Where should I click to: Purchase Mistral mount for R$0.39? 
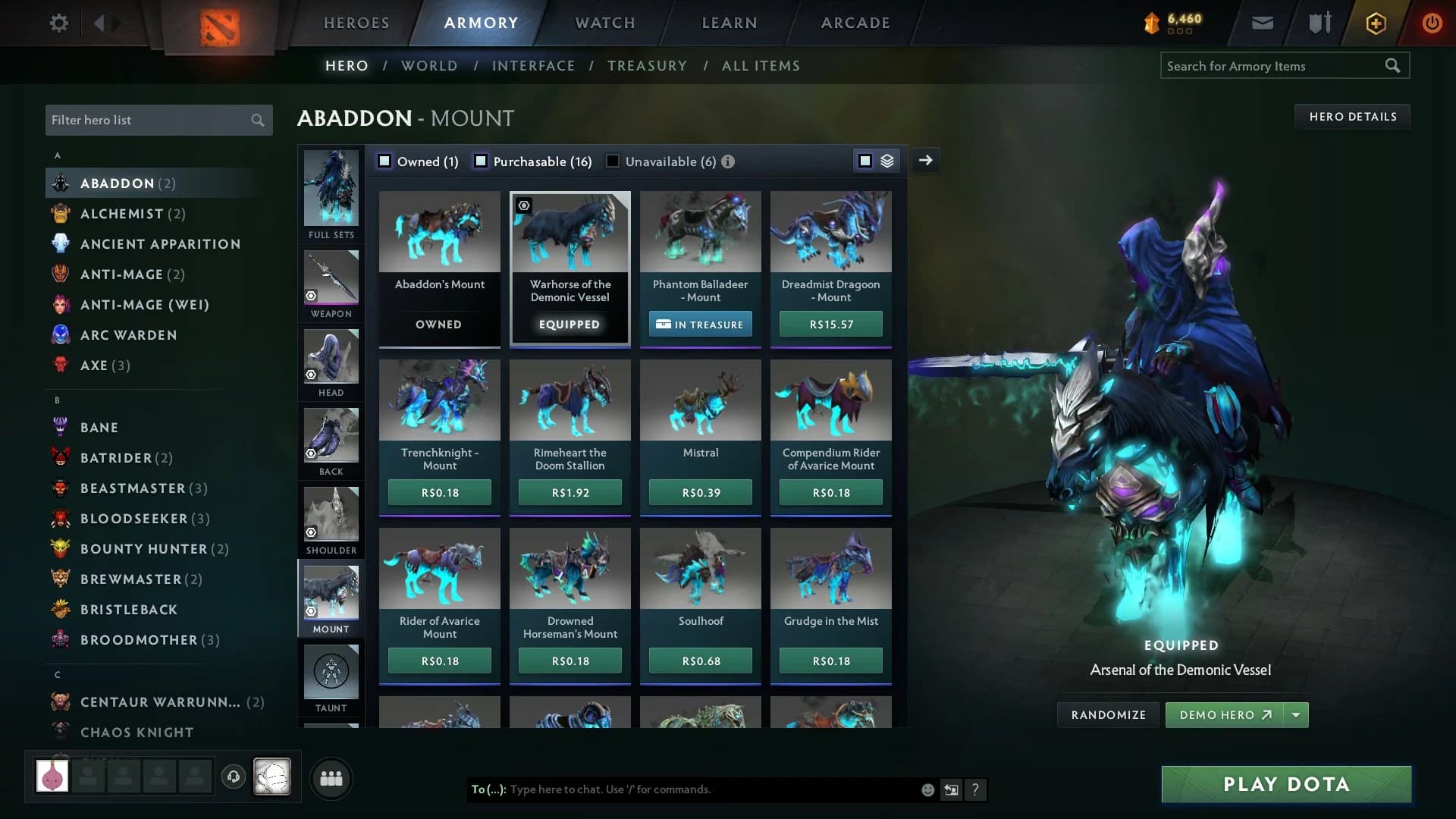(701, 493)
